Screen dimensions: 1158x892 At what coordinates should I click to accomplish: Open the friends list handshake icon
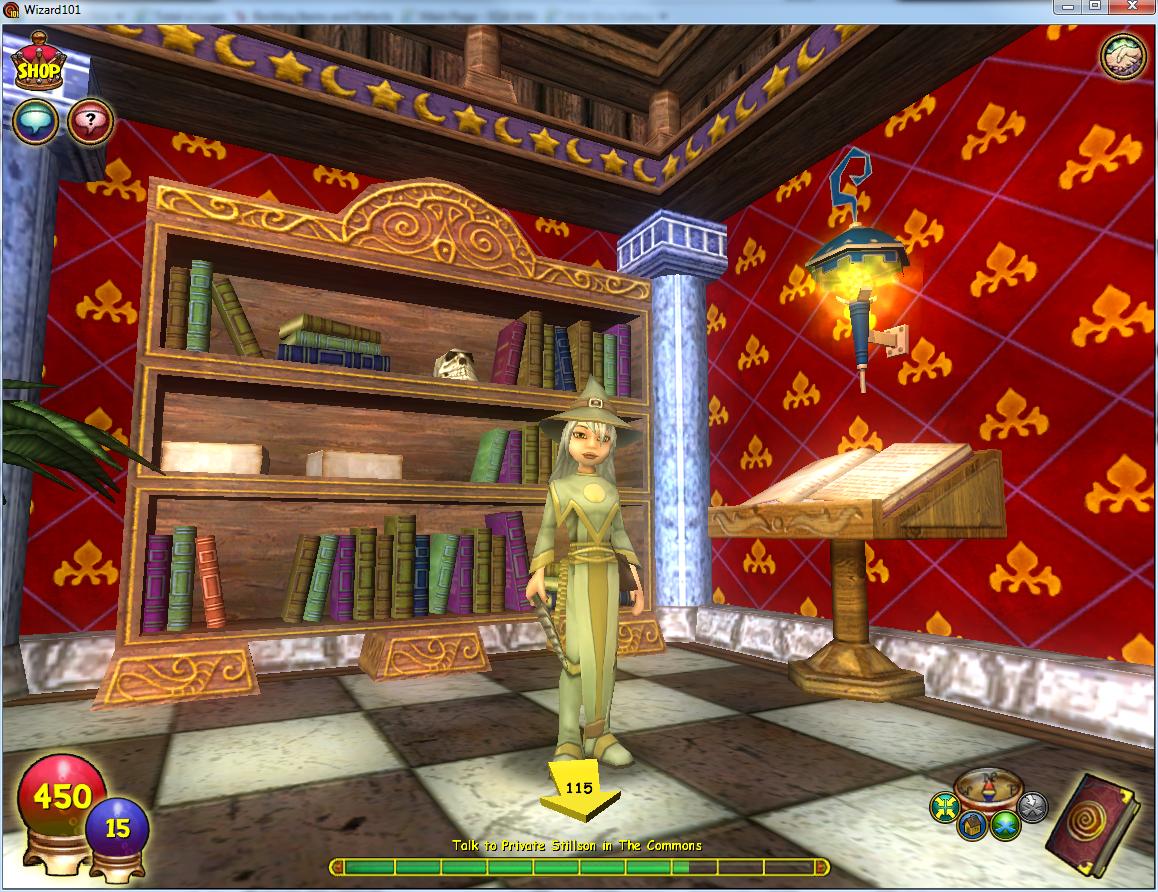(x=1123, y=55)
